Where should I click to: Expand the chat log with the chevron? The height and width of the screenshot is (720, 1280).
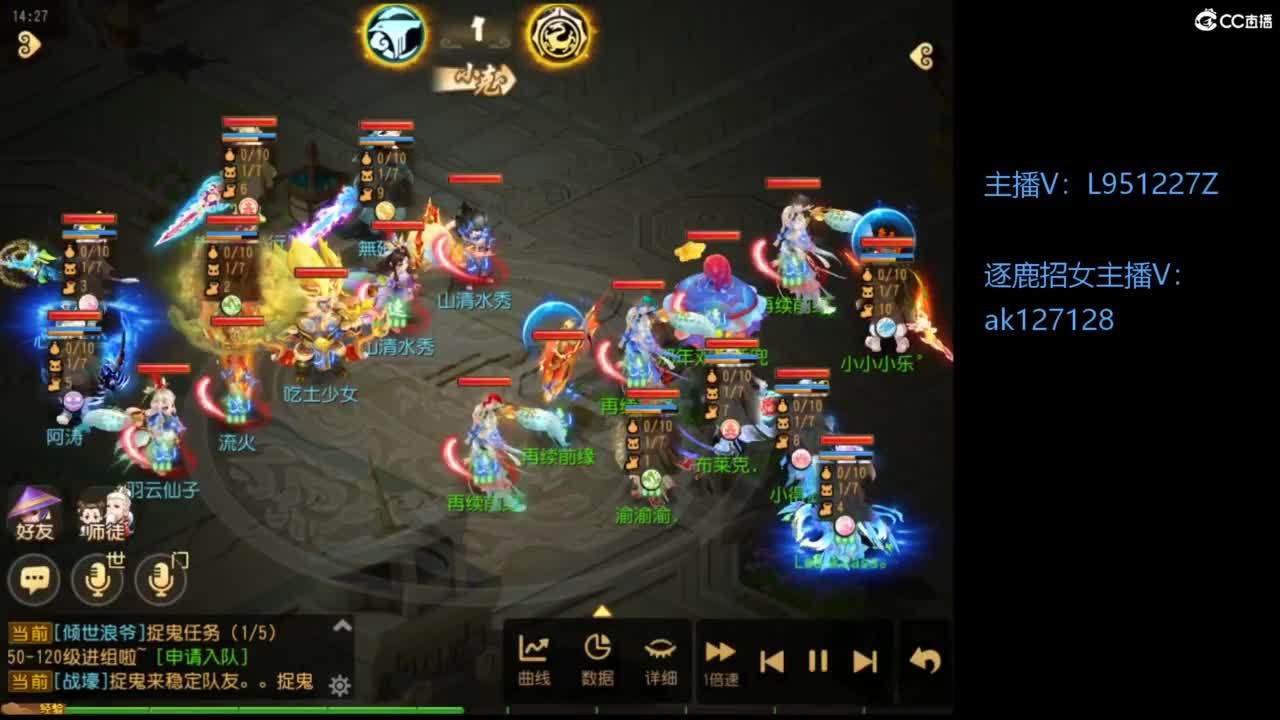[x=343, y=626]
